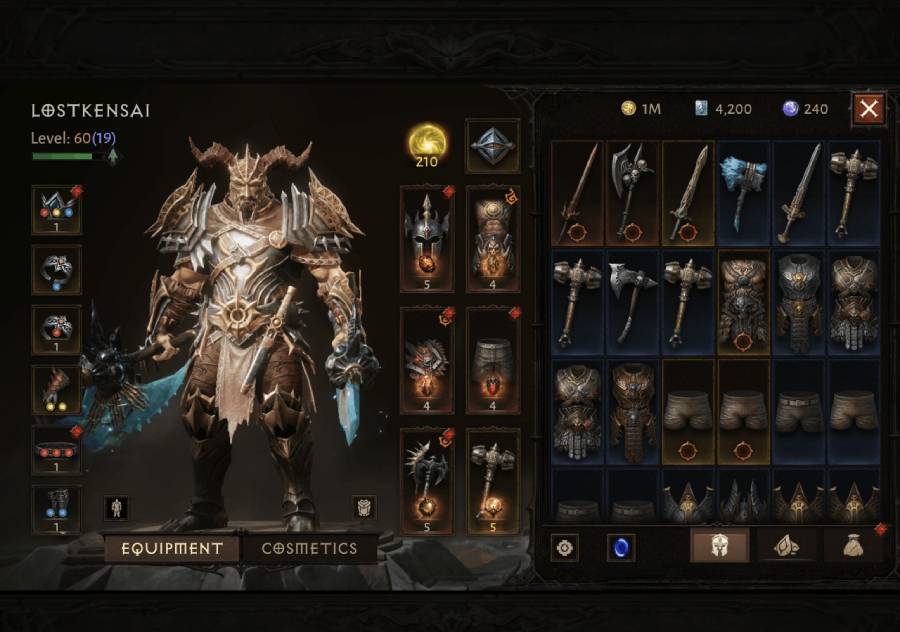Select the equipped gloves slot

(56, 389)
